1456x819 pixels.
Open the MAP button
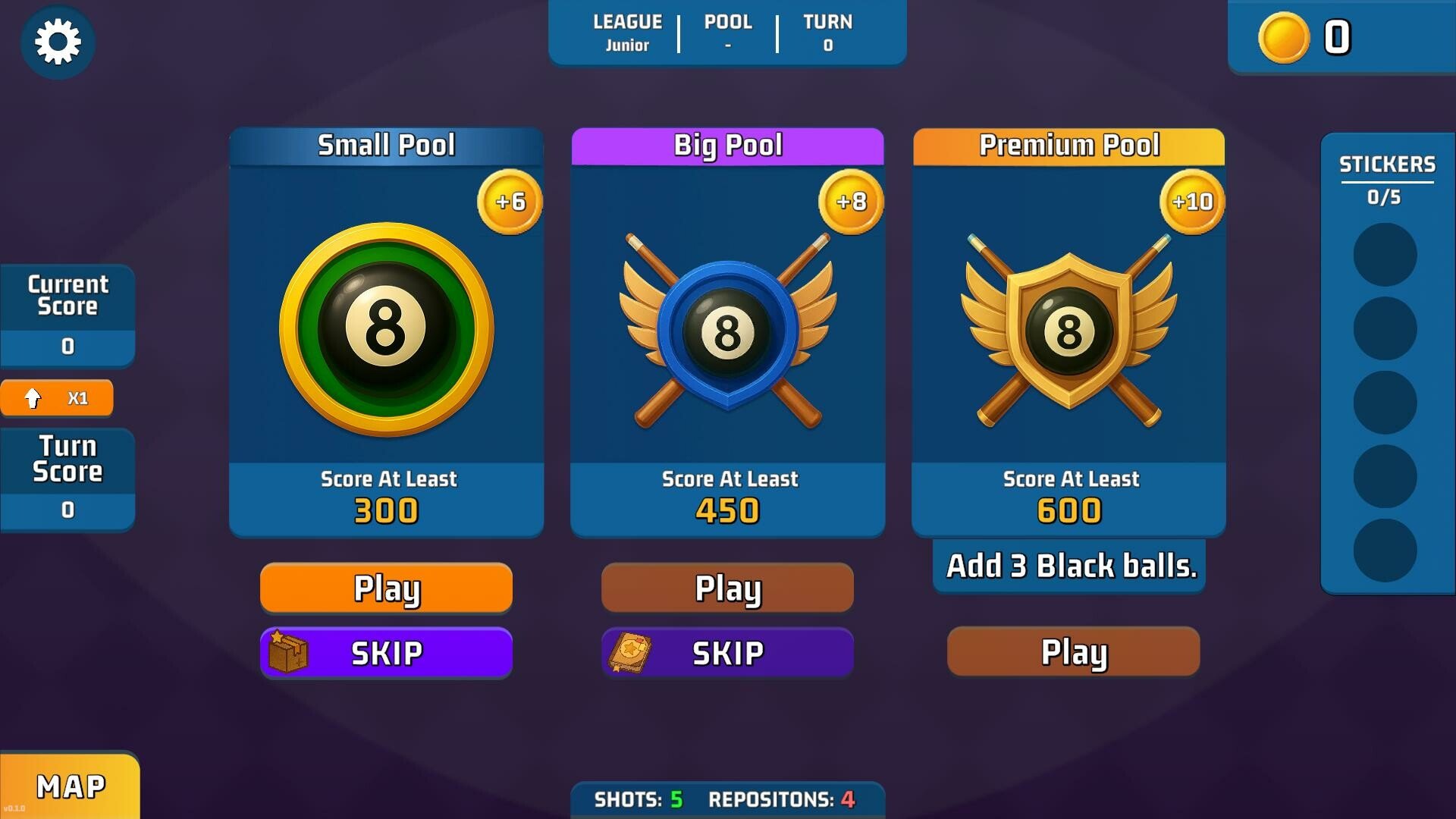click(70, 786)
